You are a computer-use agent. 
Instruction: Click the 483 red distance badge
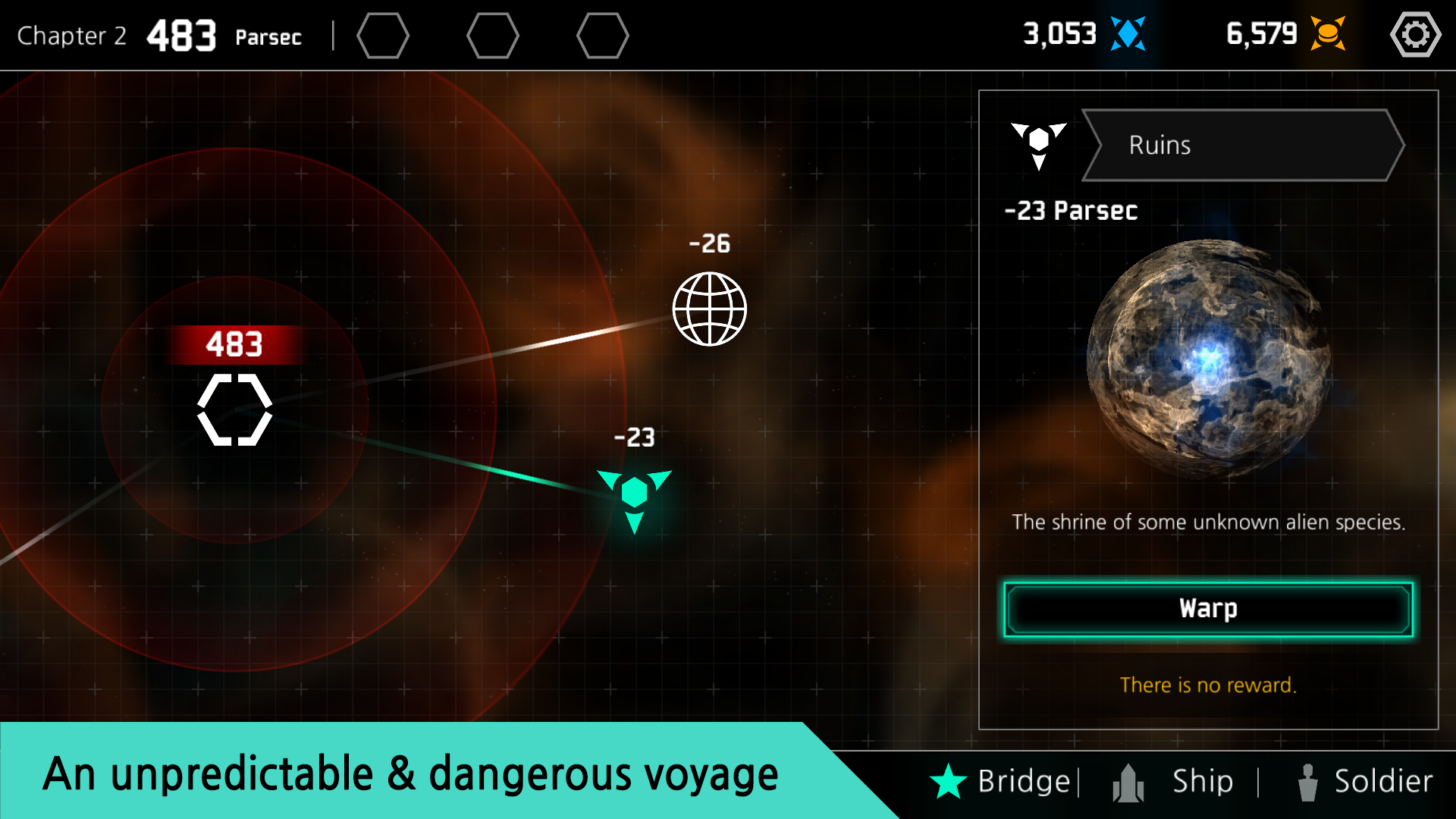click(234, 346)
